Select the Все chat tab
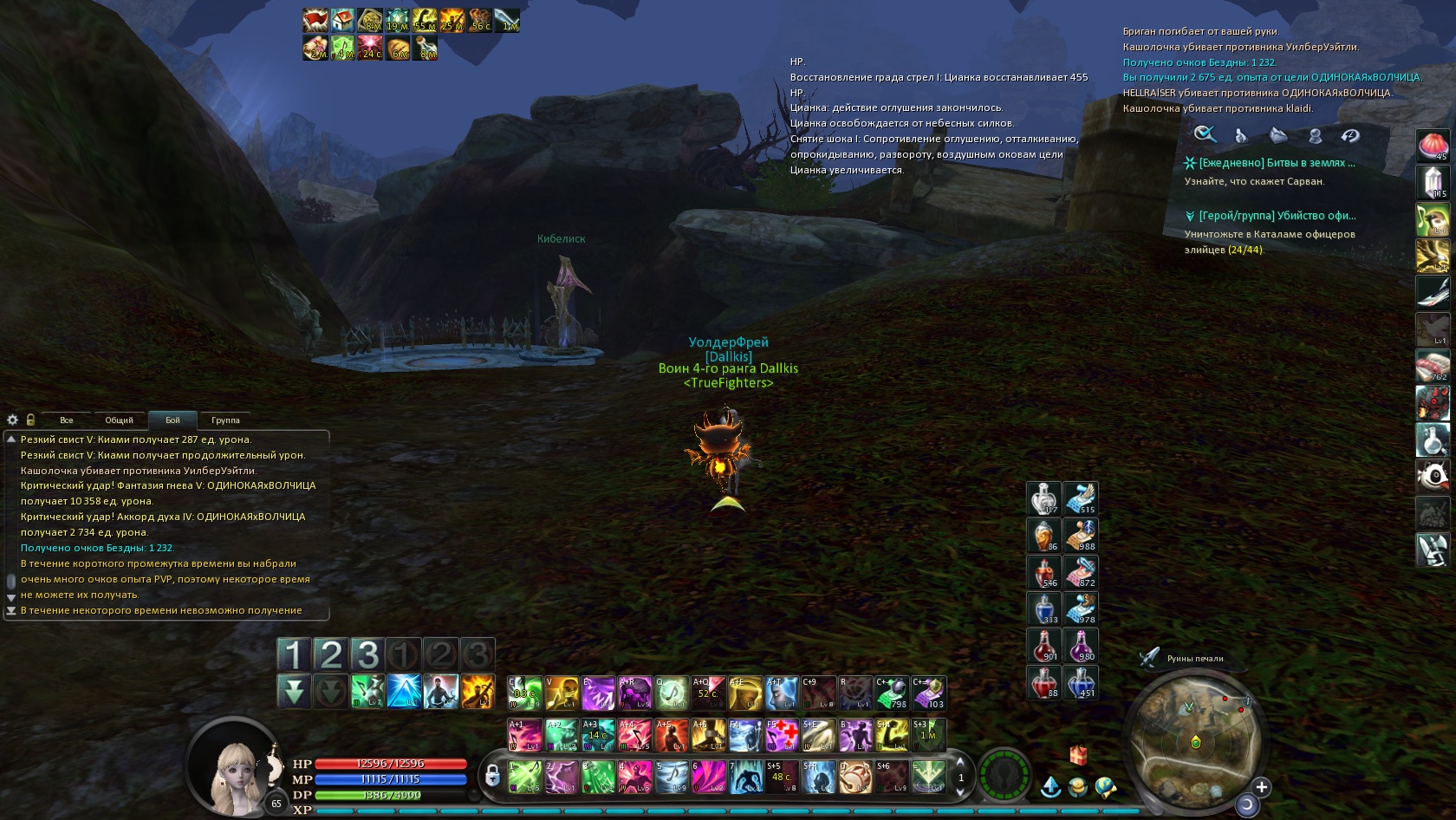Image resolution: width=1456 pixels, height=820 pixels. click(67, 420)
